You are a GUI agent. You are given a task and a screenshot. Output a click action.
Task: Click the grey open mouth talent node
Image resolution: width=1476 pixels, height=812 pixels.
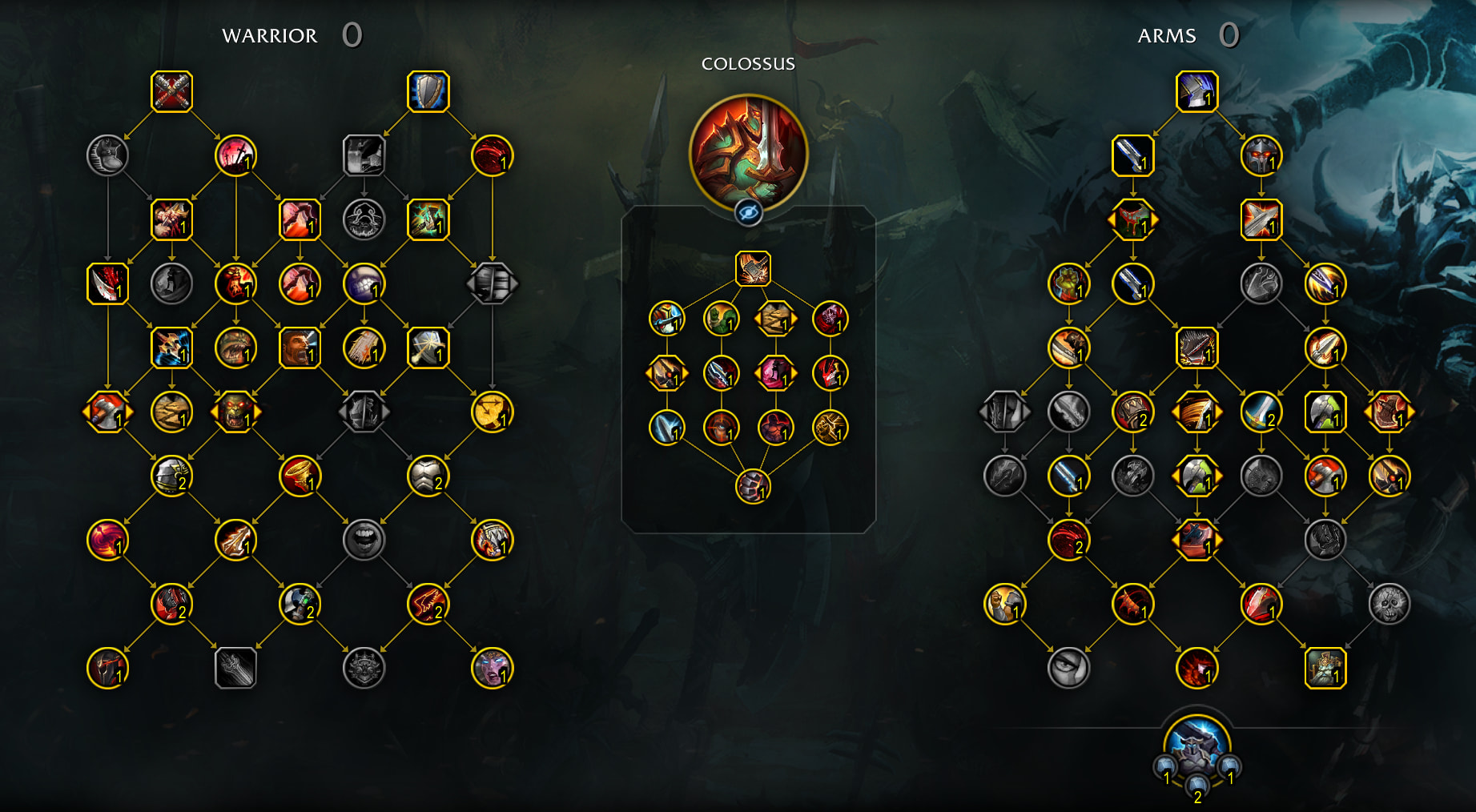[x=364, y=541]
